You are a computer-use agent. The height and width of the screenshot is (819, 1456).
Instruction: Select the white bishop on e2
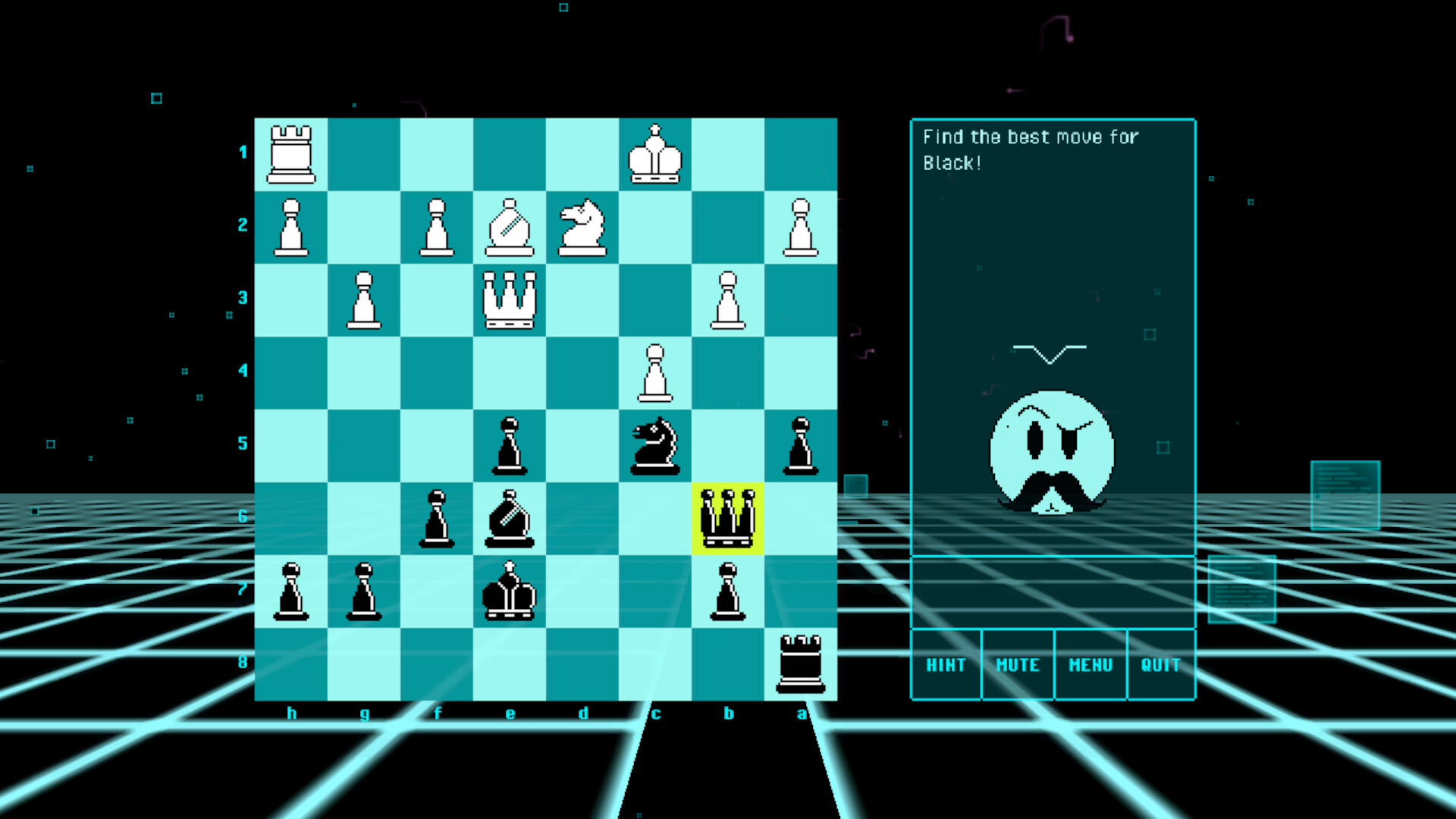click(510, 225)
